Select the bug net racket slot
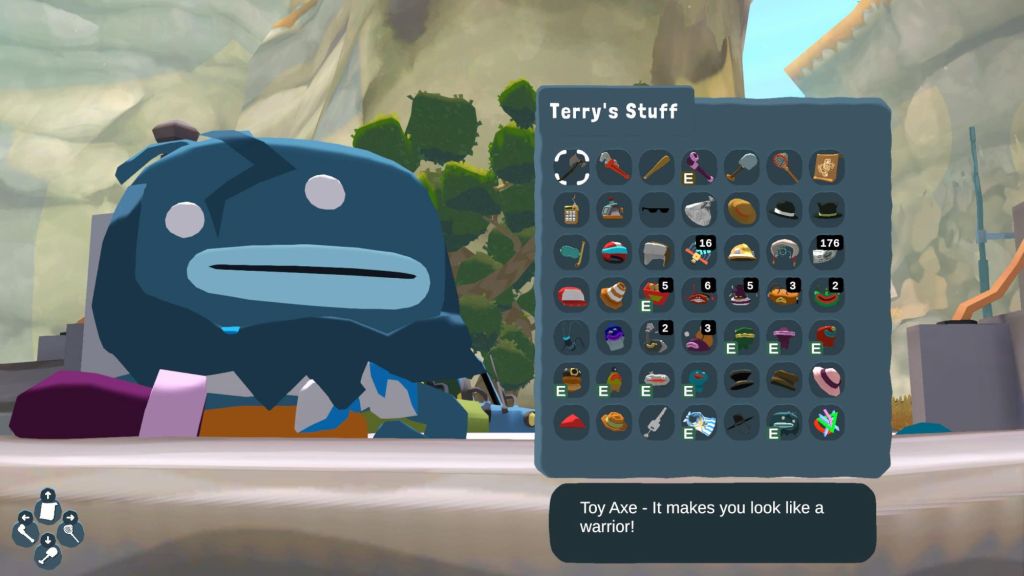The image size is (1024, 576). (784, 166)
